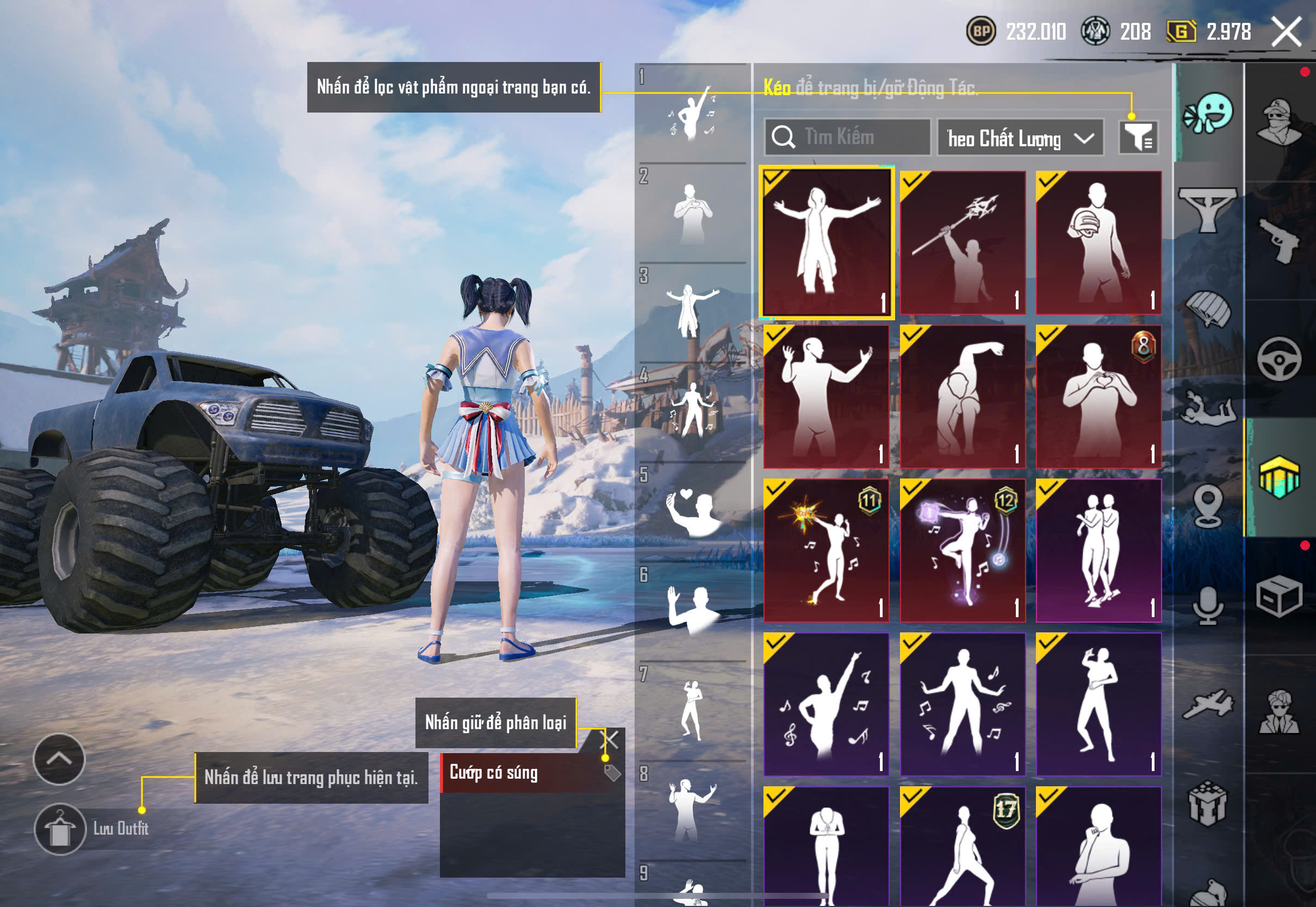Open the Theo Chất Lượng sort dropdown

[x=1020, y=138]
